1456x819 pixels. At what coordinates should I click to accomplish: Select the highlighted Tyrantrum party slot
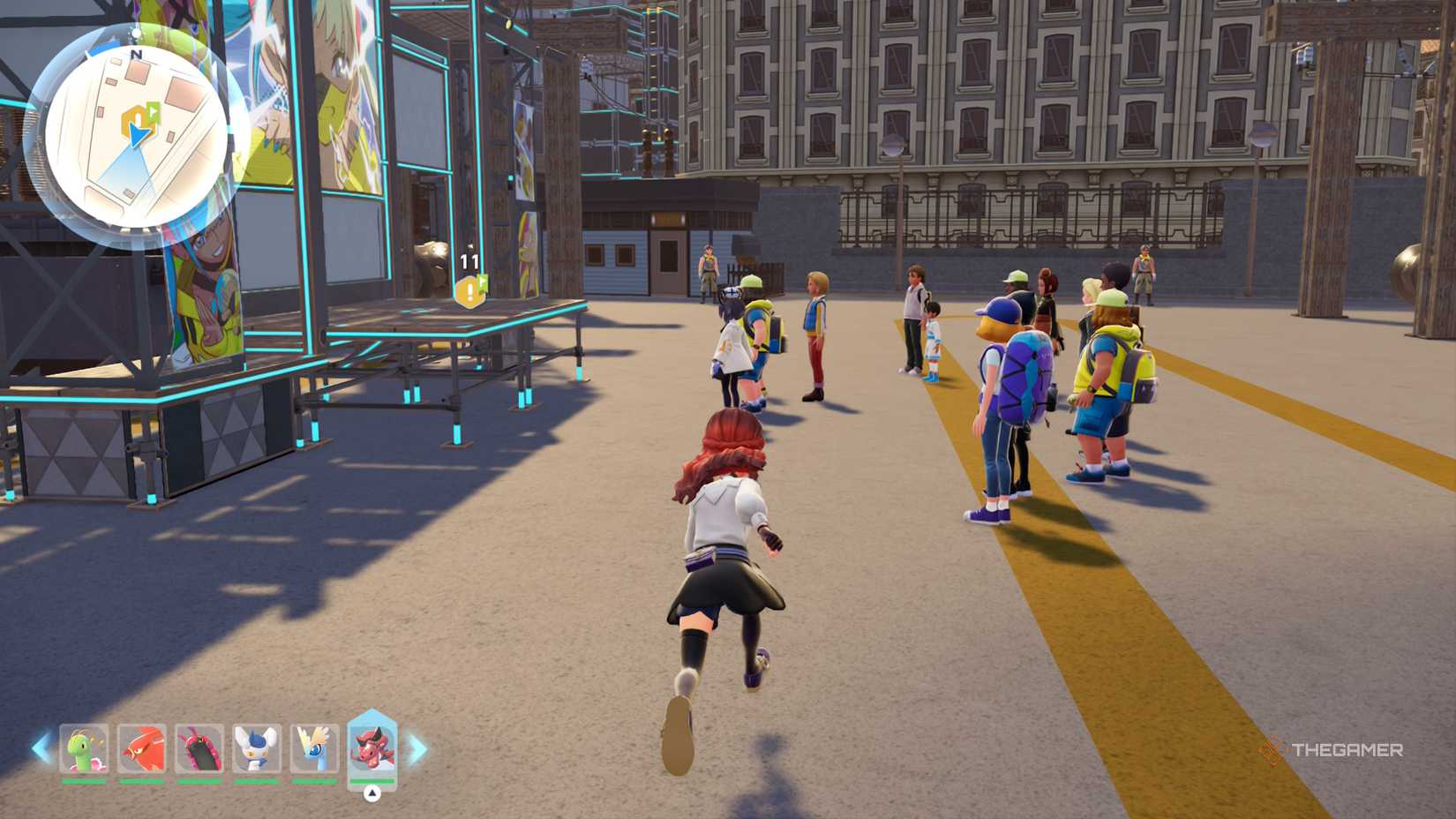[x=372, y=748]
